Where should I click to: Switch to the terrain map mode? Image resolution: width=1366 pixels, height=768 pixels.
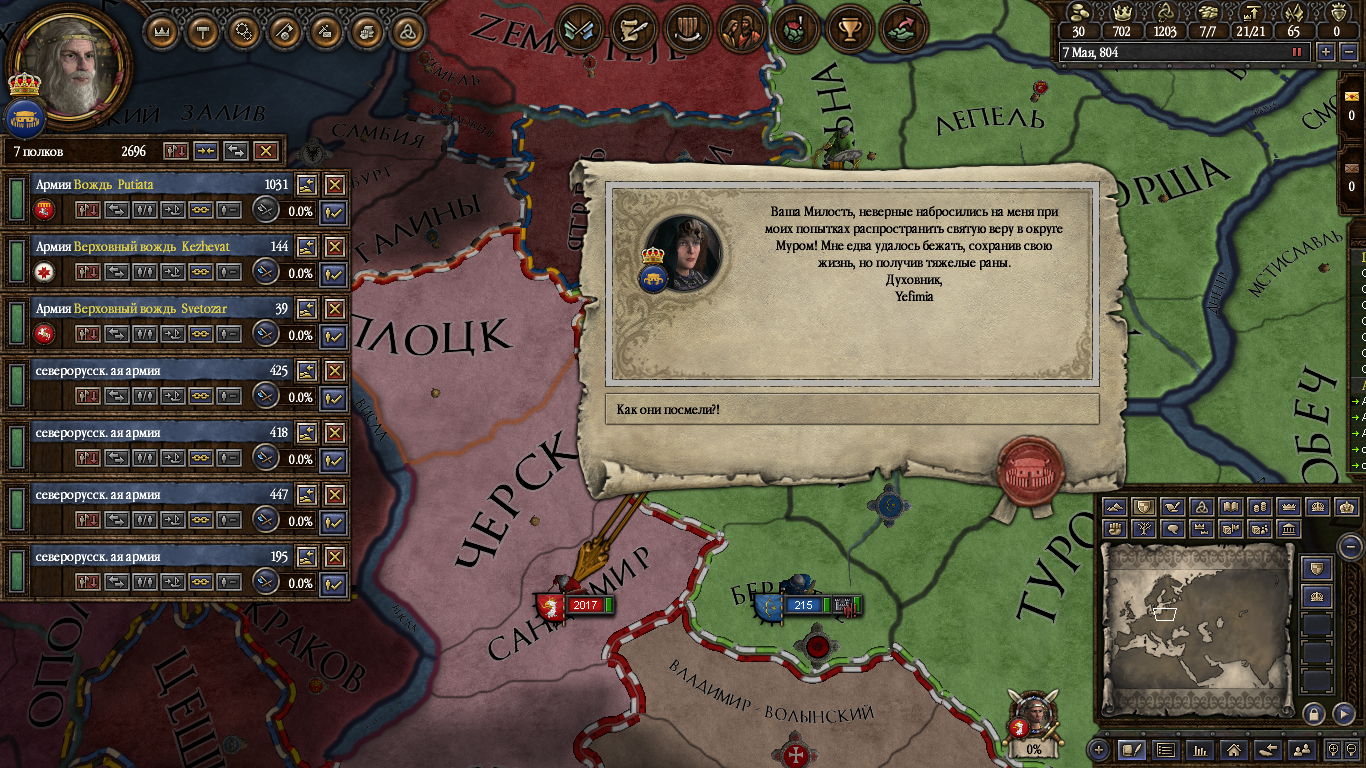pyautogui.click(x=1114, y=508)
